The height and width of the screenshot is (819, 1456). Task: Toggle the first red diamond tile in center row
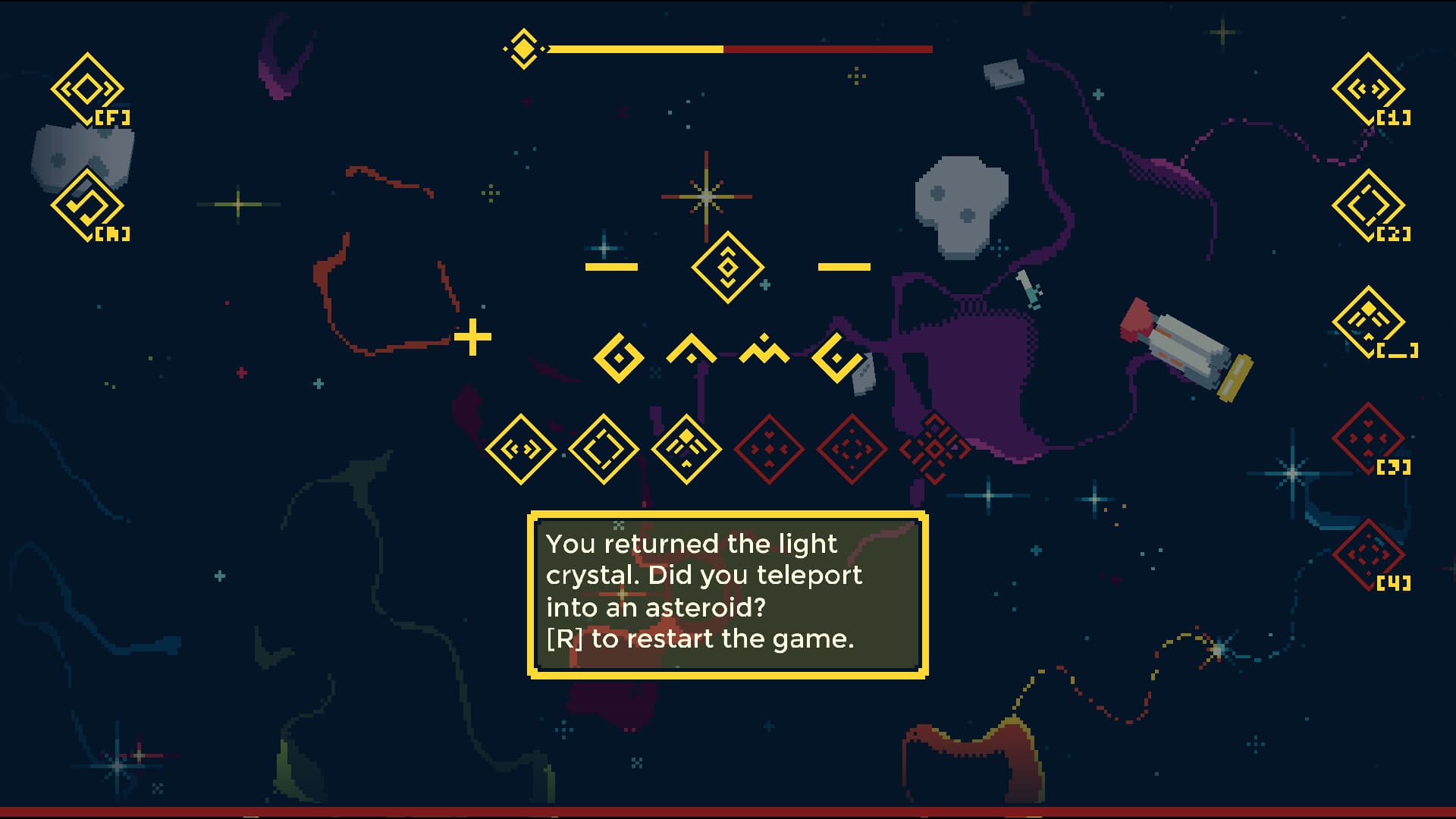(770, 450)
